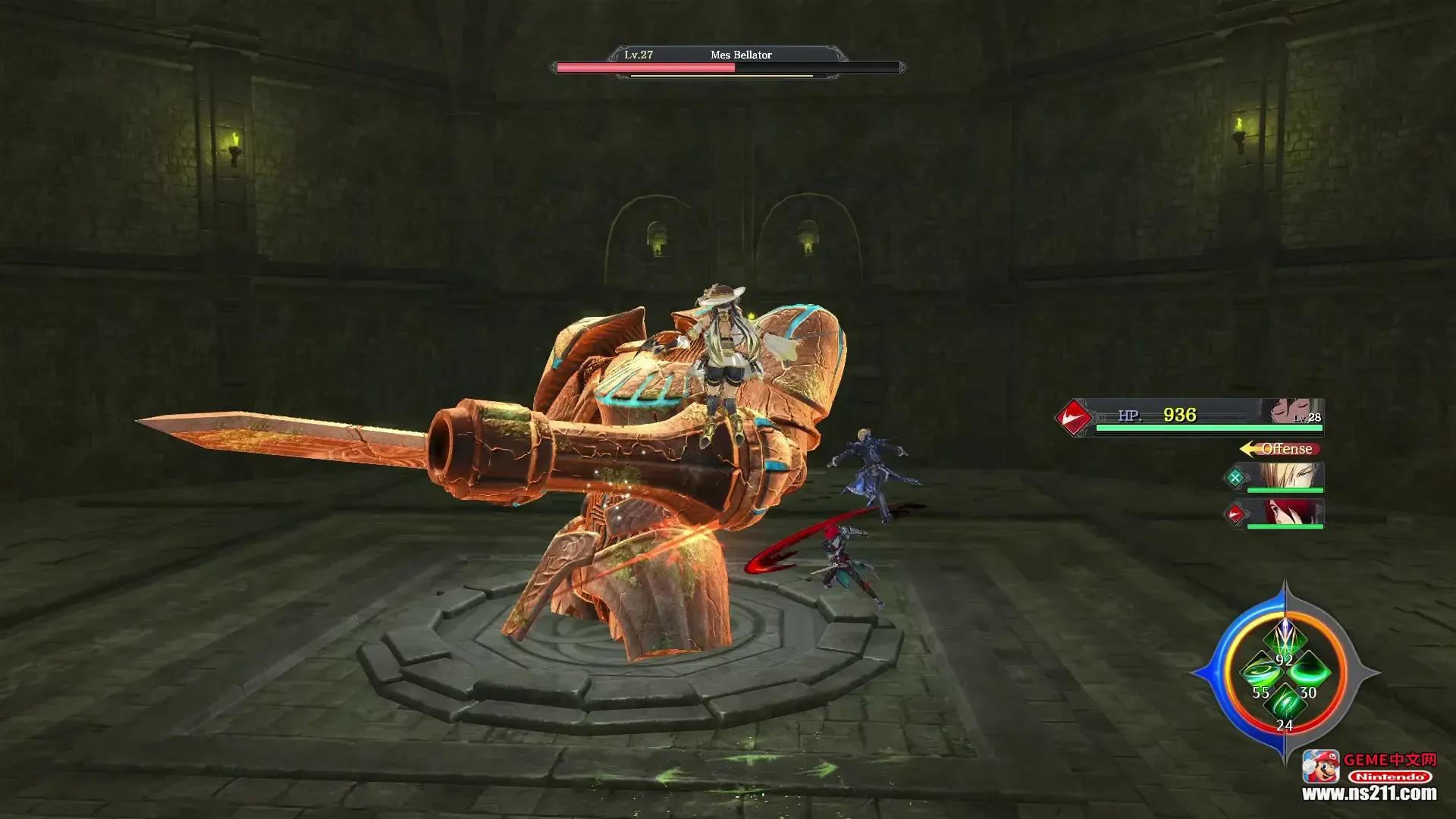Viewport: 1456px width, 819px height.
Task: Select the Mes Bellator boss name plate
Action: point(740,55)
